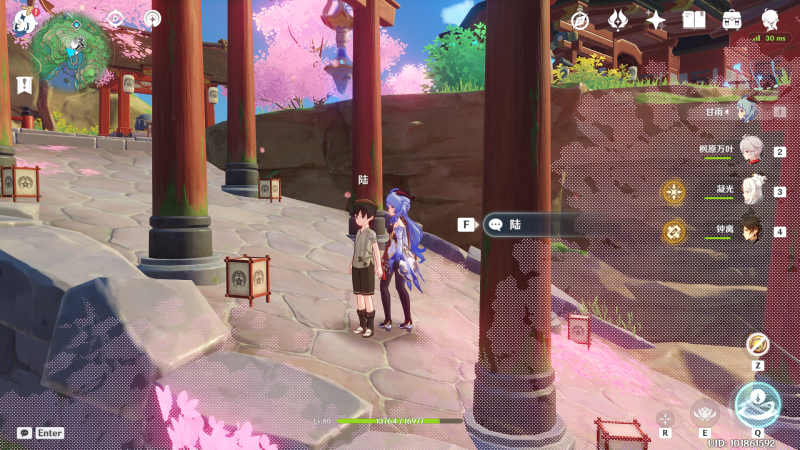
Task: Open the Paimon menu
Action: 23,19
